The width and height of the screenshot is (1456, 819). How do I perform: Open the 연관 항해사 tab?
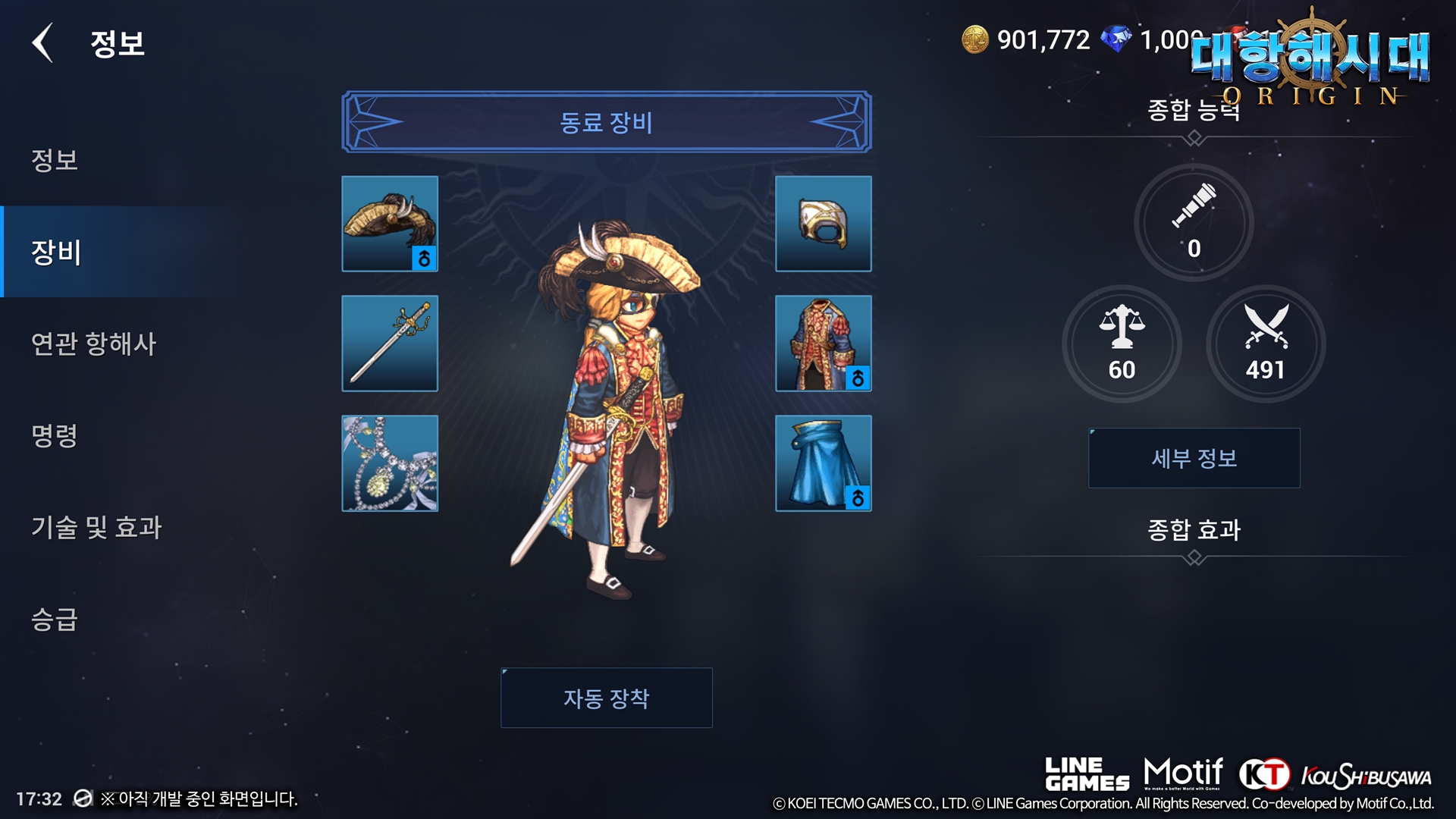[93, 344]
